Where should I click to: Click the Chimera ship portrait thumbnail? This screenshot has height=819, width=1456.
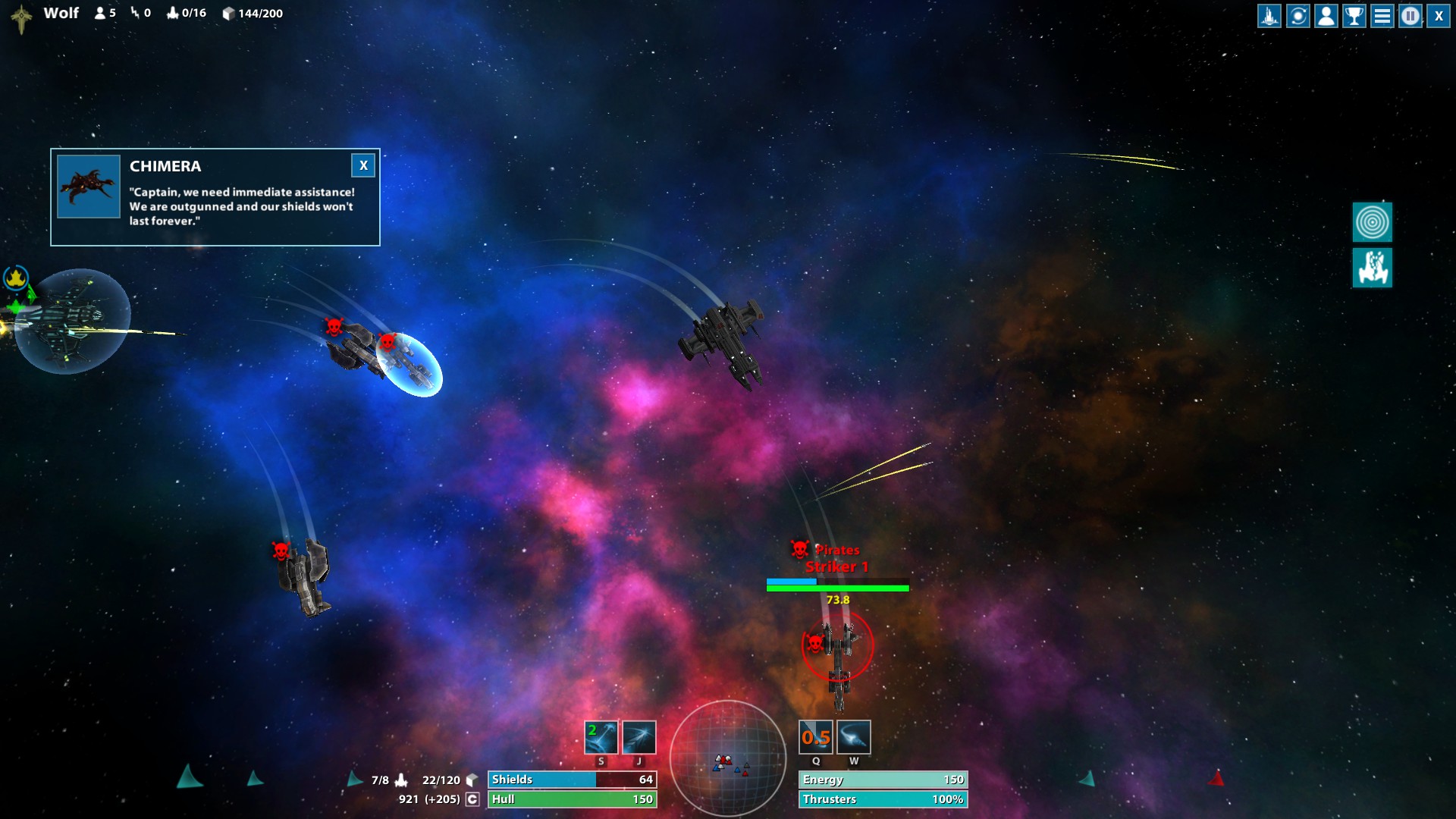[x=89, y=187]
